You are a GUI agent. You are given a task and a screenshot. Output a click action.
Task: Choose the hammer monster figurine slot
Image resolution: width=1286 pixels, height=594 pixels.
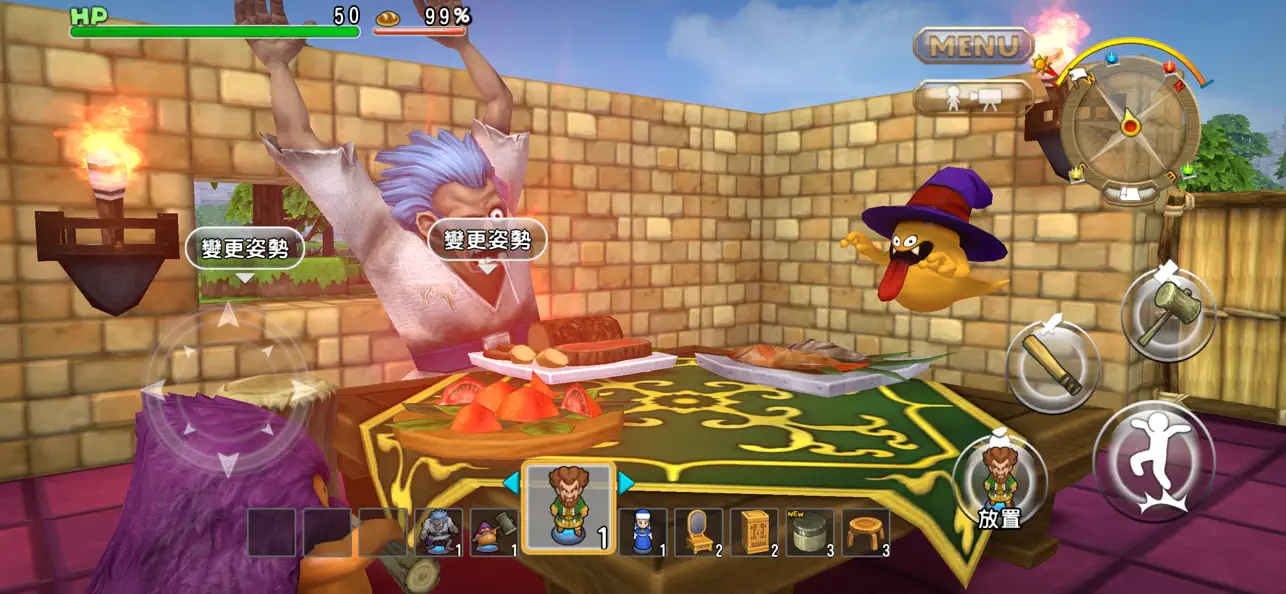[494, 532]
